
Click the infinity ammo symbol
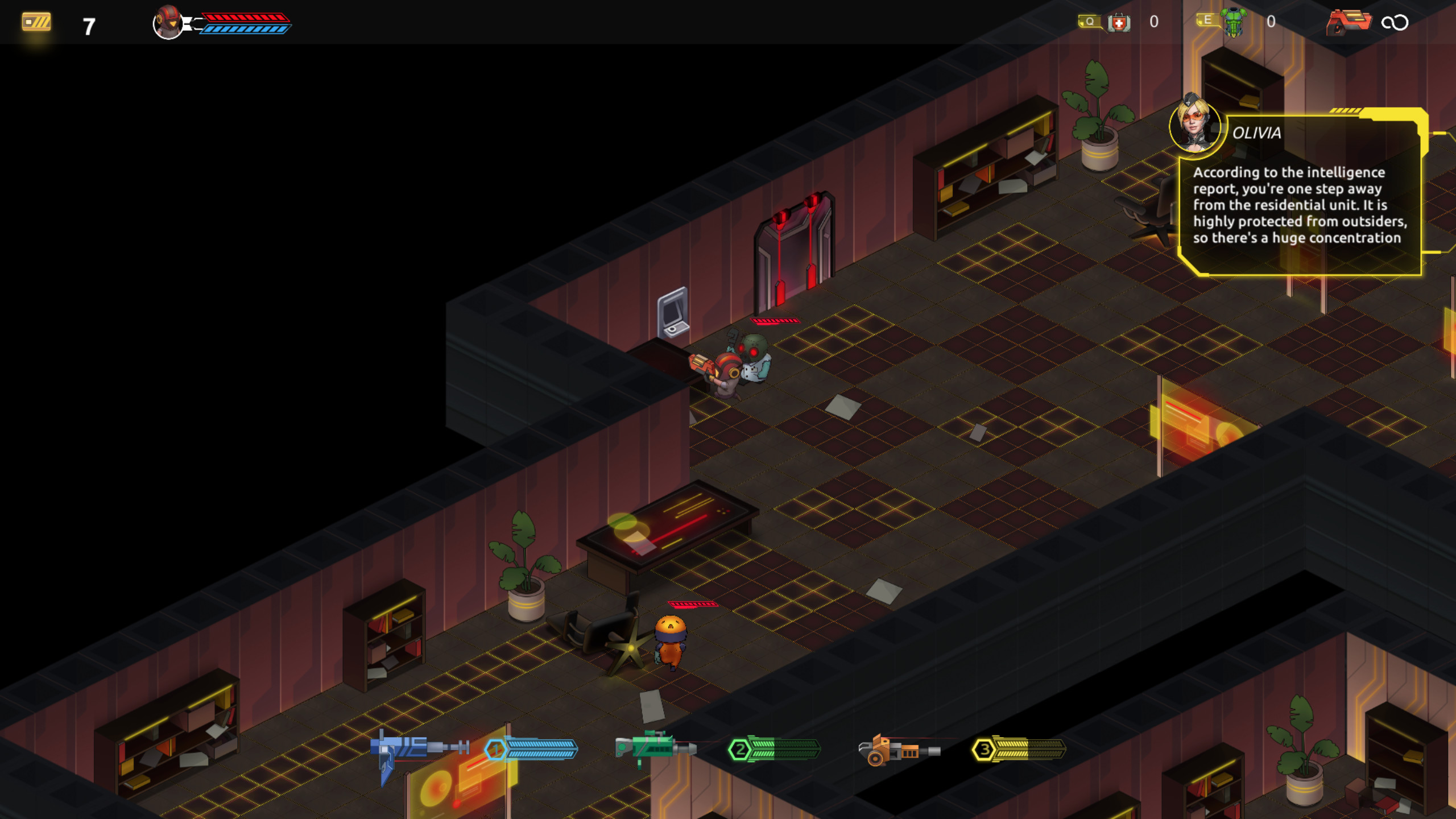(1399, 23)
